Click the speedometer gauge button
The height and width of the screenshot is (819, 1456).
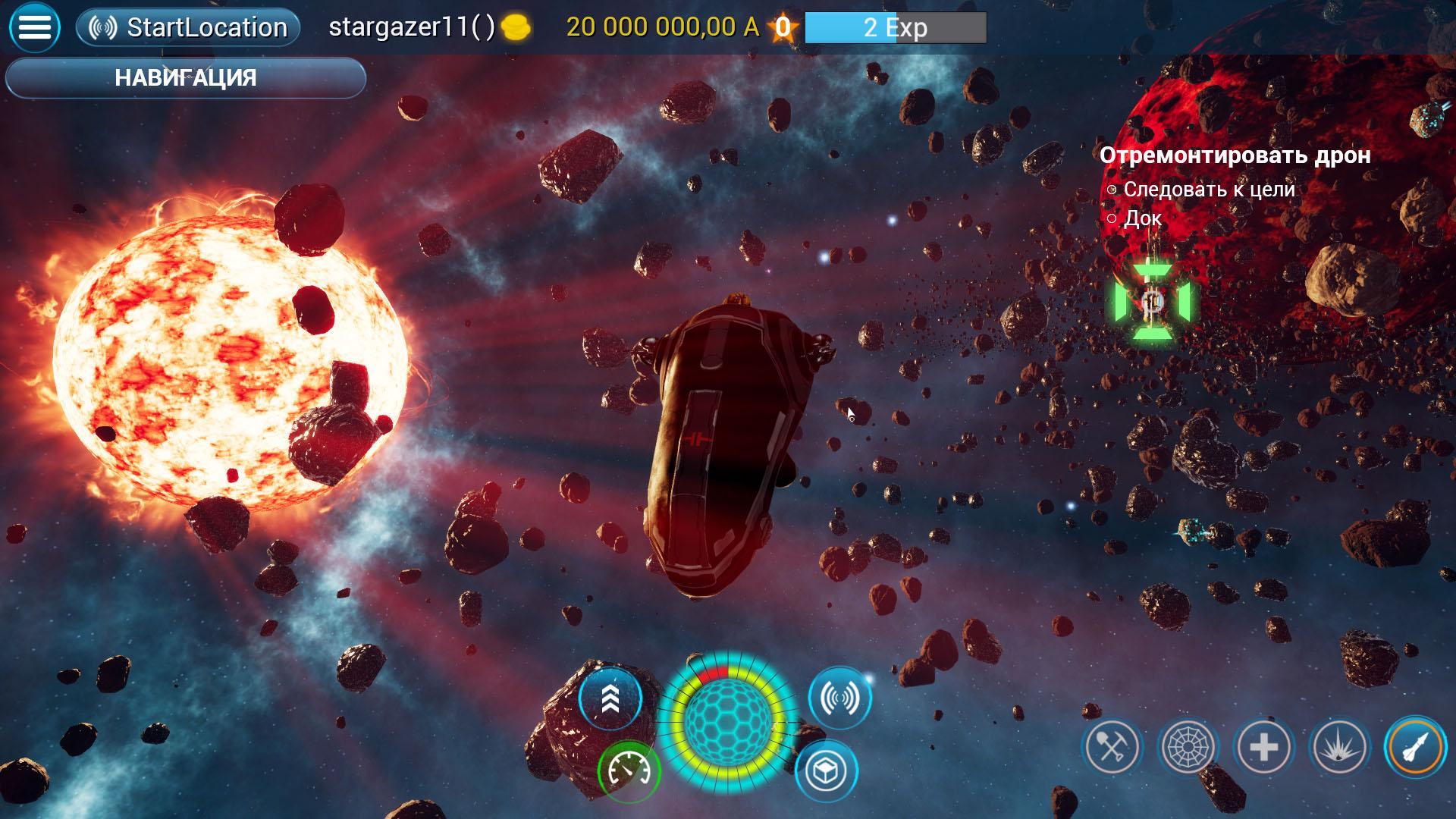point(629,771)
